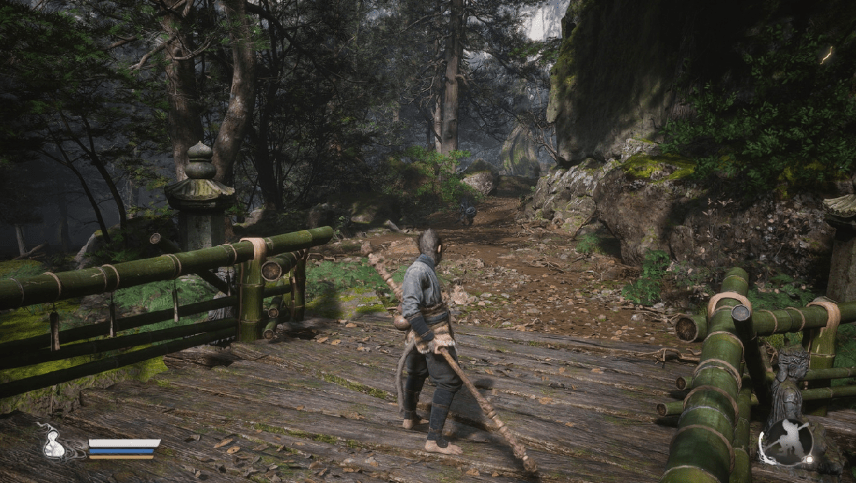The height and width of the screenshot is (483, 856).
Task: Select the circular staff stance icon
Action: click(787, 442)
